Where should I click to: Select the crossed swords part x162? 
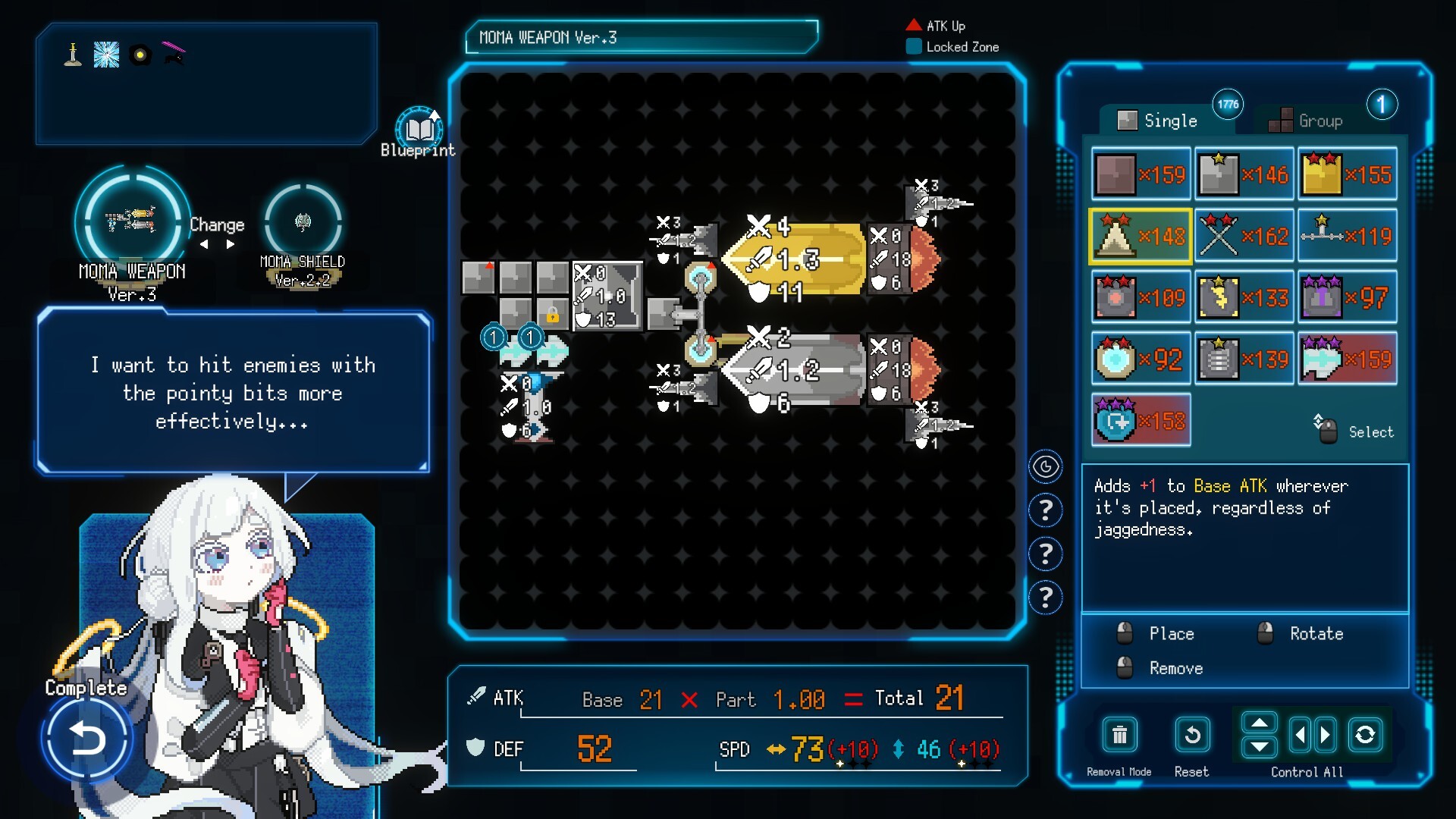[x=1244, y=237]
